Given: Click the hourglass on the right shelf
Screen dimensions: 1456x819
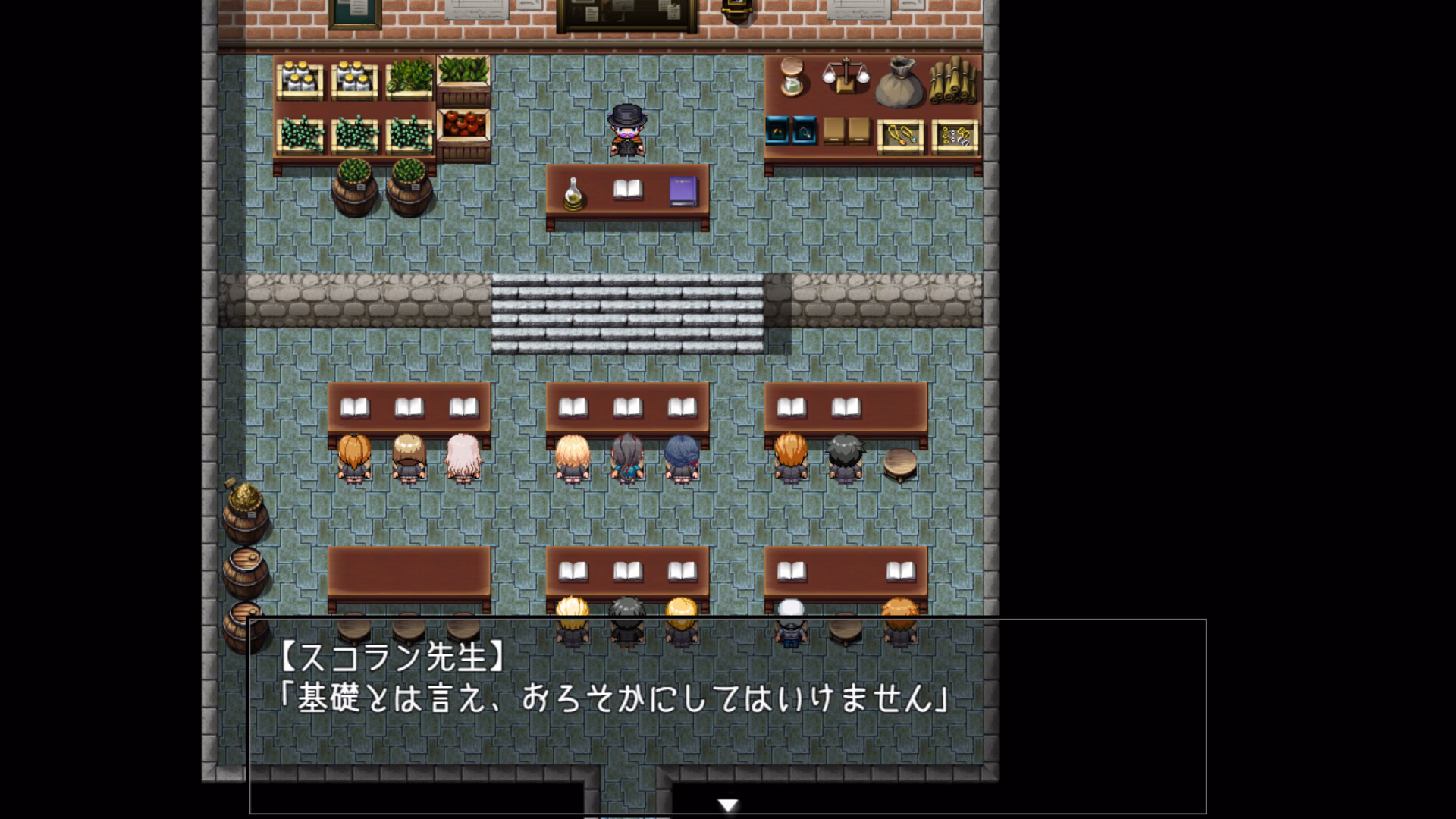Looking at the screenshot, I should click(792, 77).
